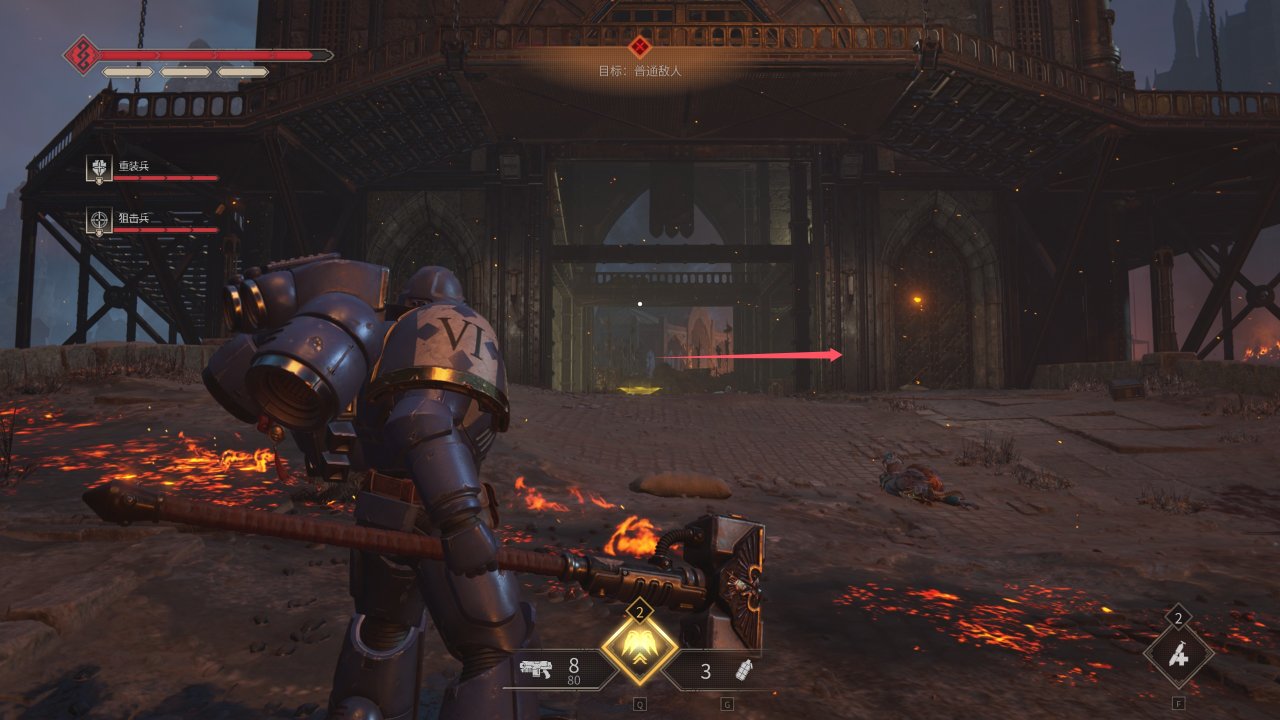1280x720 pixels.
Task: Click the red player class emblem
Action: pos(81,55)
